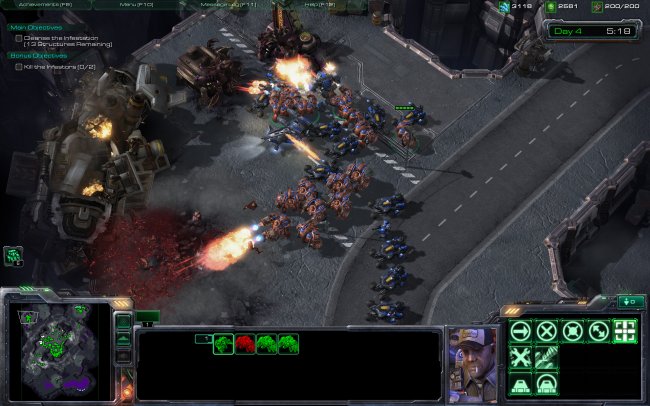650x406 pixels.
Task: Activate the Hold Position command
Action: [x=573, y=332]
